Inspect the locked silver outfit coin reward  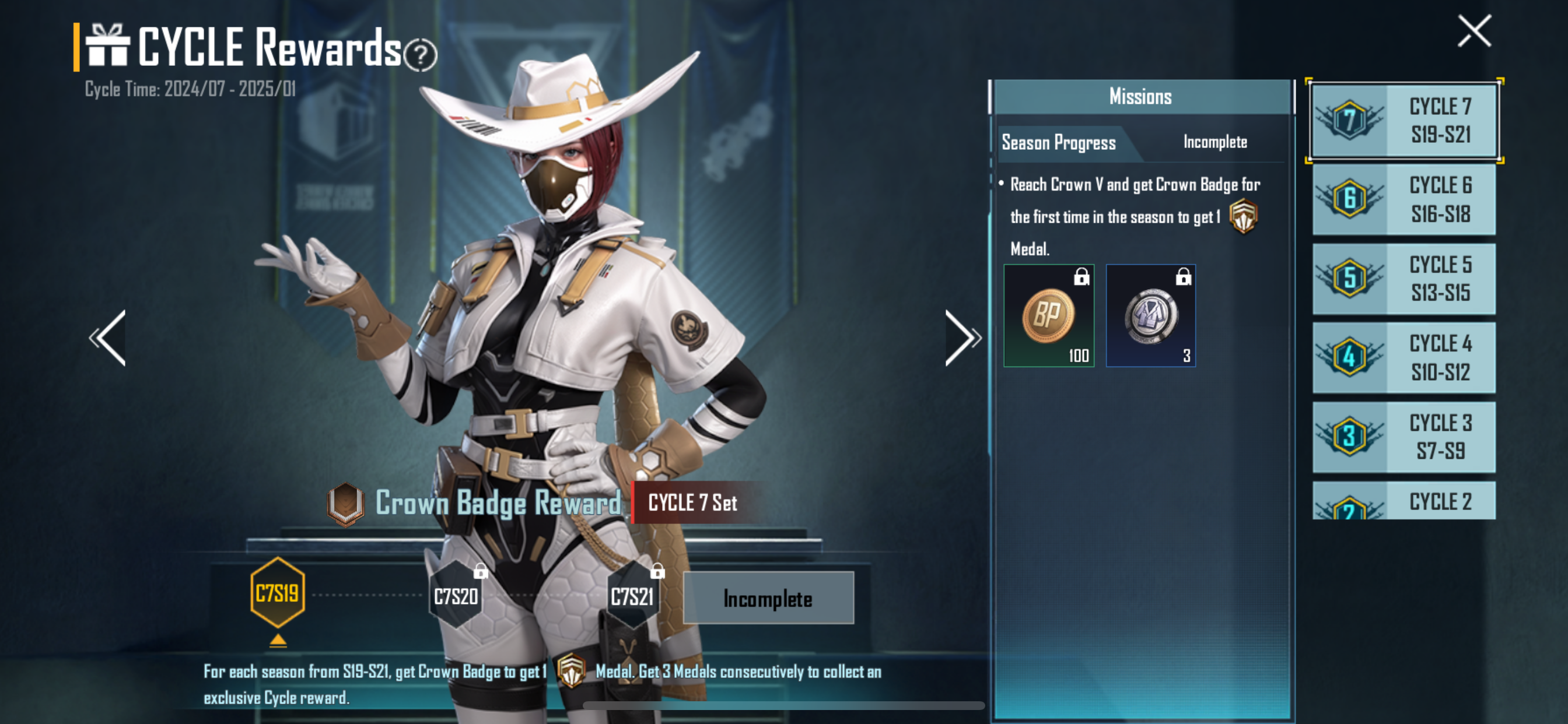pos(1150,316)
